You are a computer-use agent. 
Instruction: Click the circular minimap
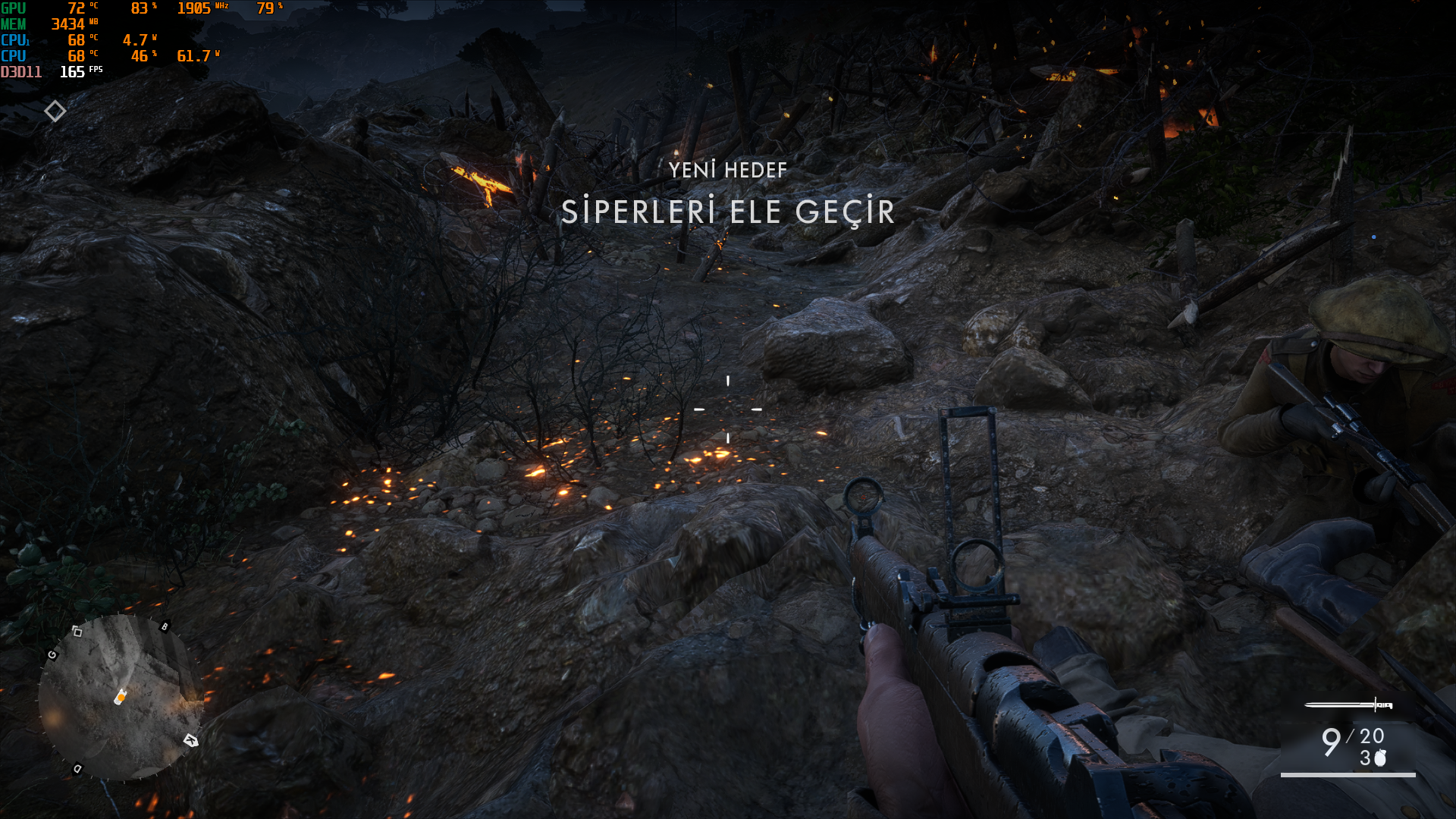tap(120, 698)
